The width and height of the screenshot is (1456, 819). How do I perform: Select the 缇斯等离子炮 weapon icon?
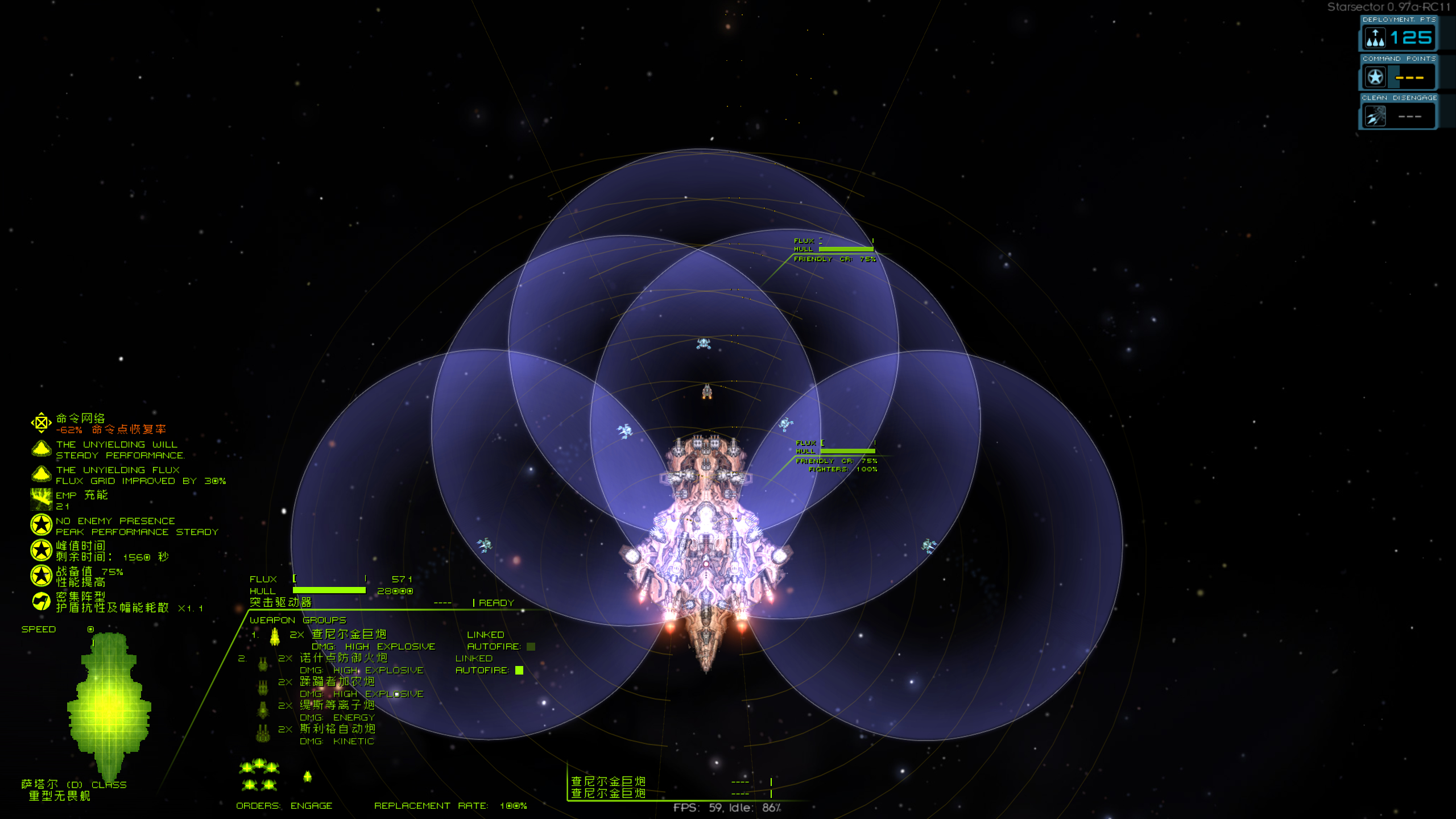pyautogui.click(x=263, y=710)
